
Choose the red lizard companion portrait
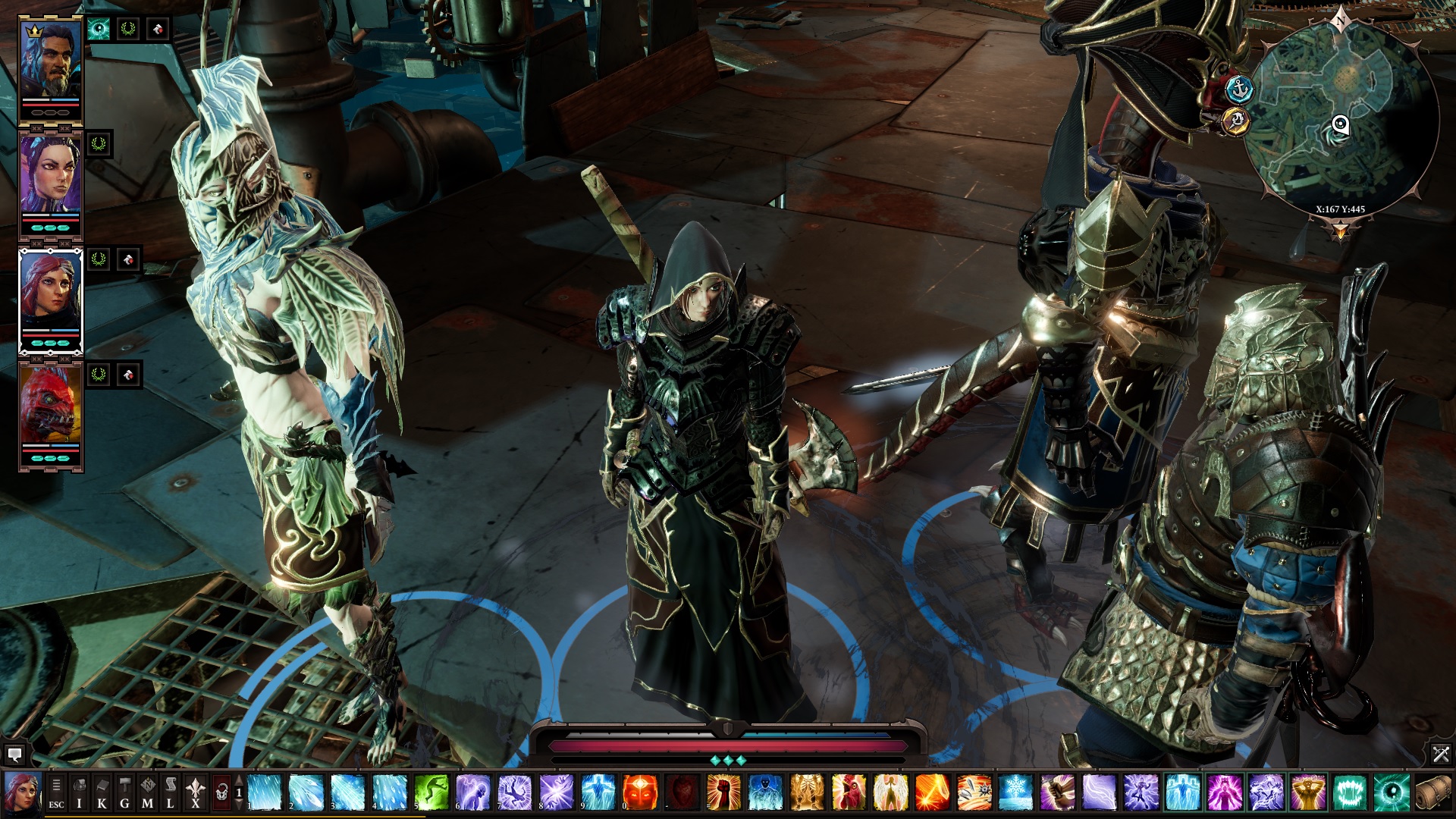pos(51,406)
